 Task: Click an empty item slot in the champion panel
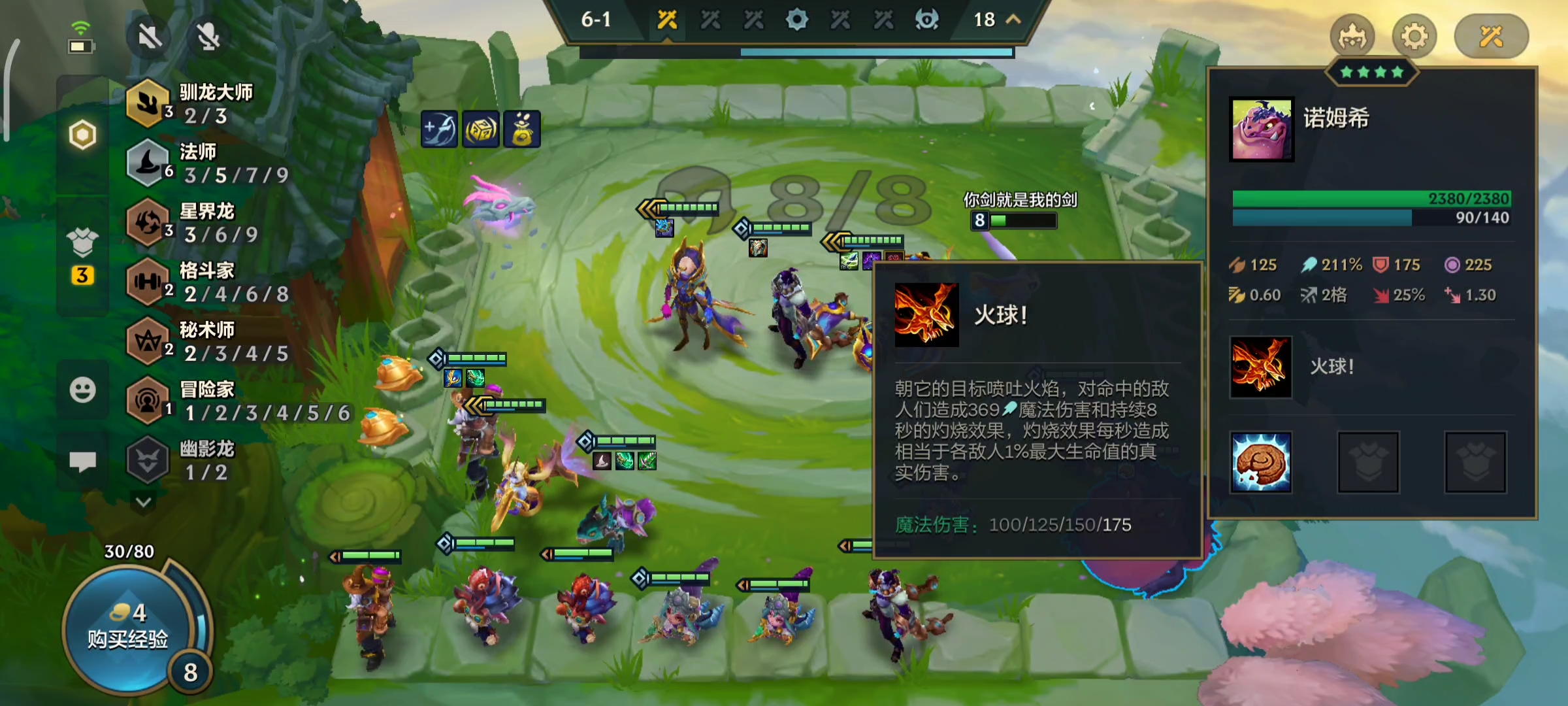(1368, 462)
